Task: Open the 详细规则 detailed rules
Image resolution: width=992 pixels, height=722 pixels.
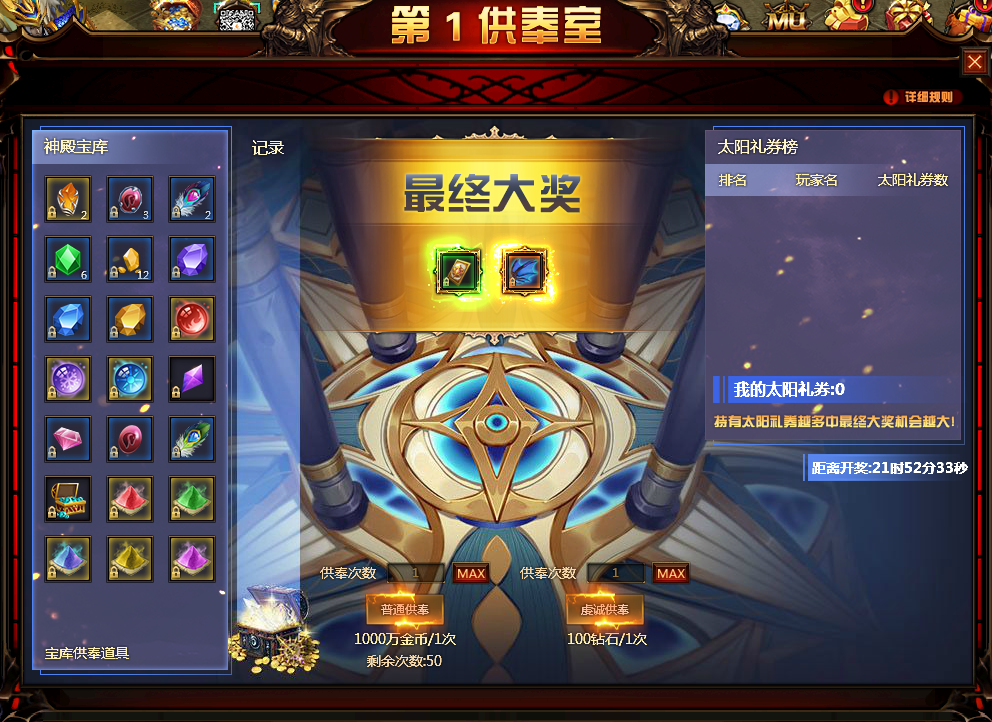Action: coord(922,97)
